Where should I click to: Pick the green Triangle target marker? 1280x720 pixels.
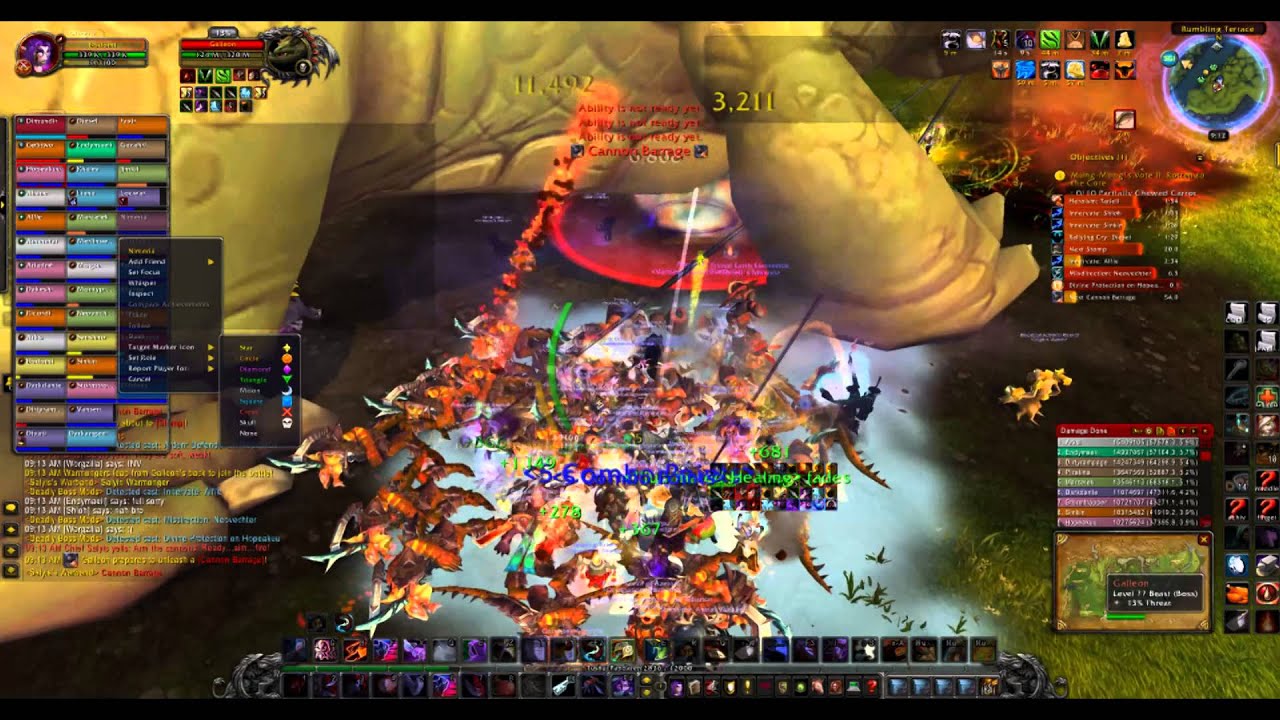pyautogui.click(x=253, y=379)
